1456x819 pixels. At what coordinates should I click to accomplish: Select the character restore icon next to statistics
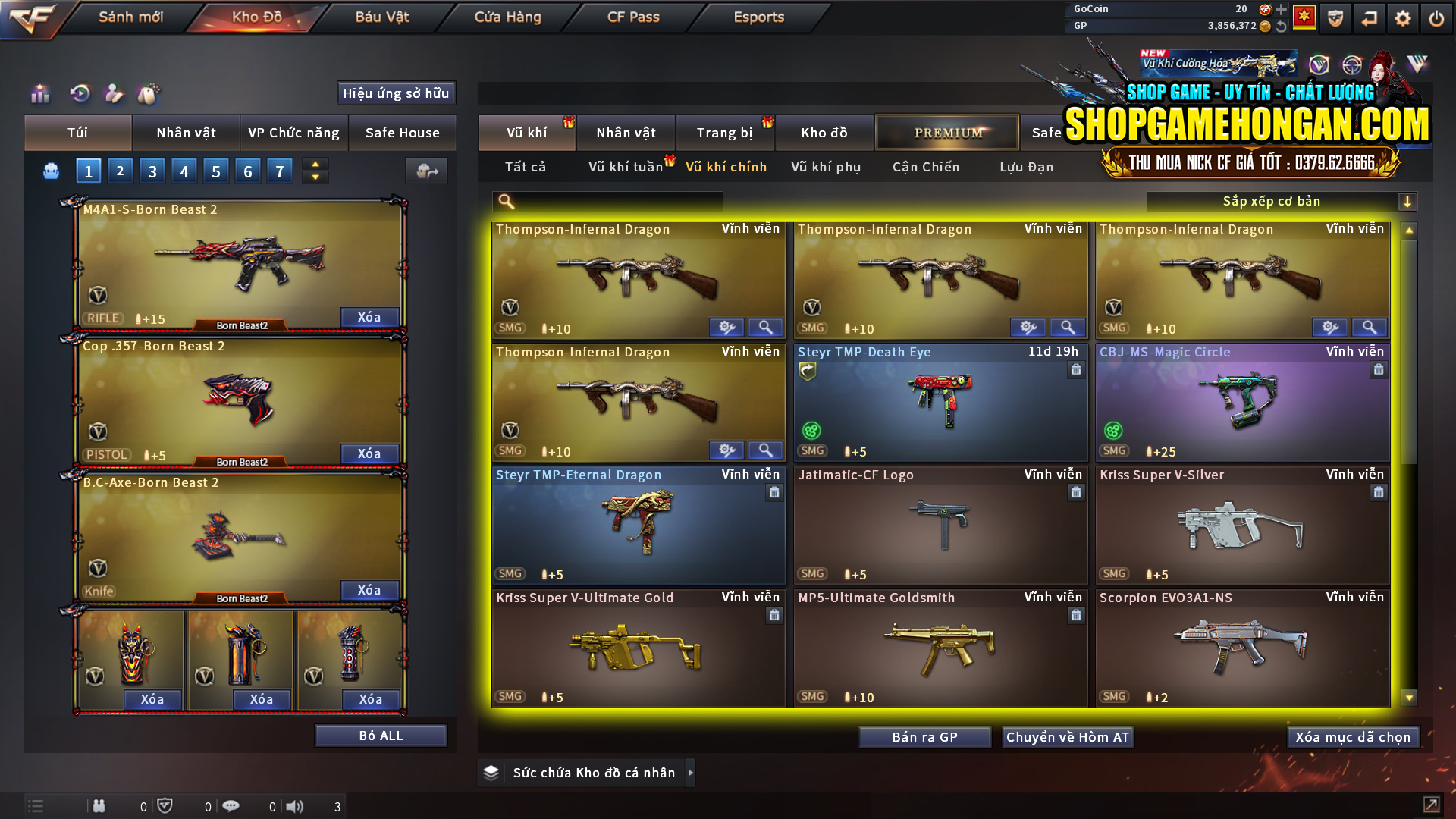pos(79,92)
